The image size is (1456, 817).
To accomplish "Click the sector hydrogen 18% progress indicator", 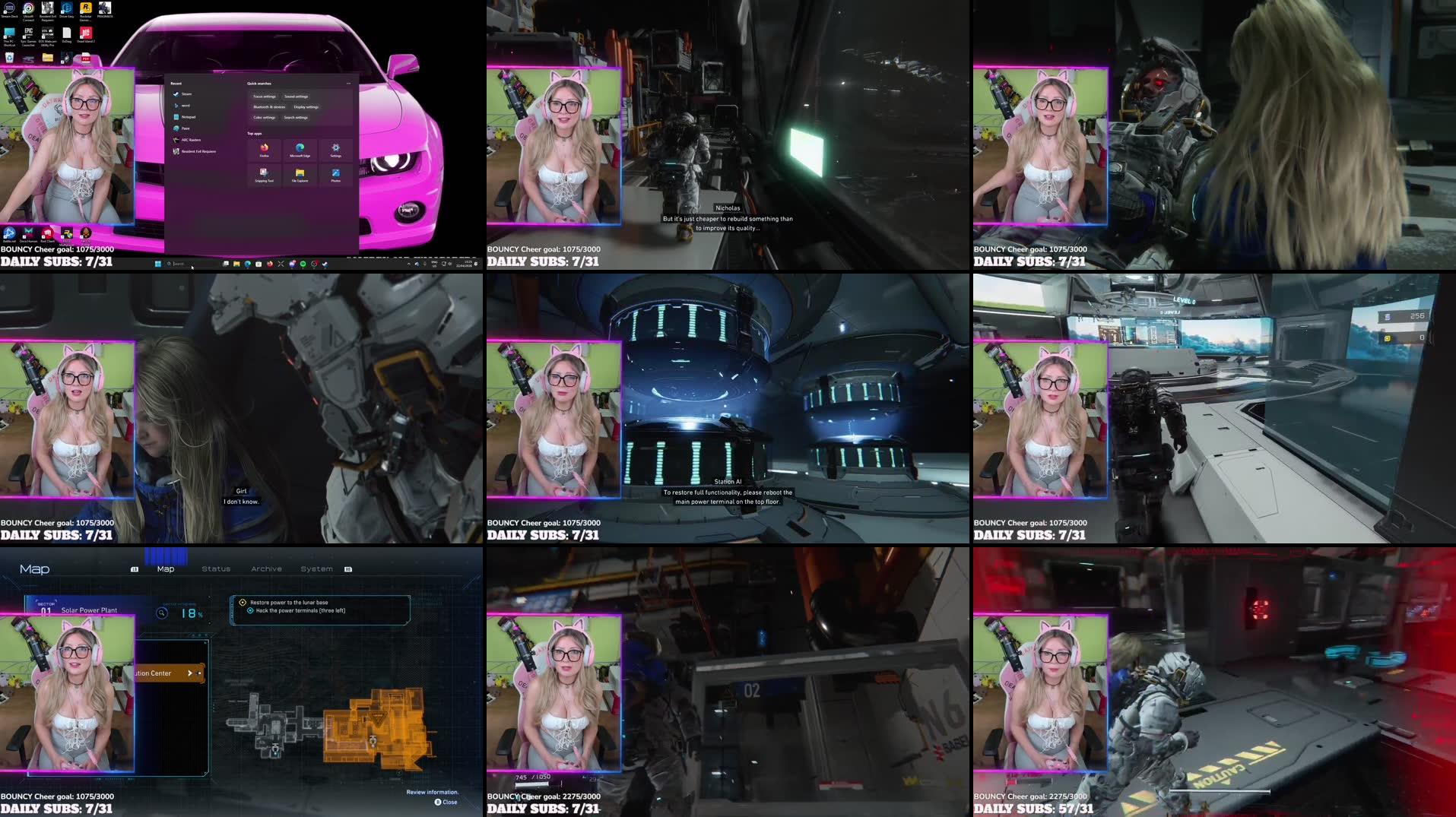I will [189, 613].
